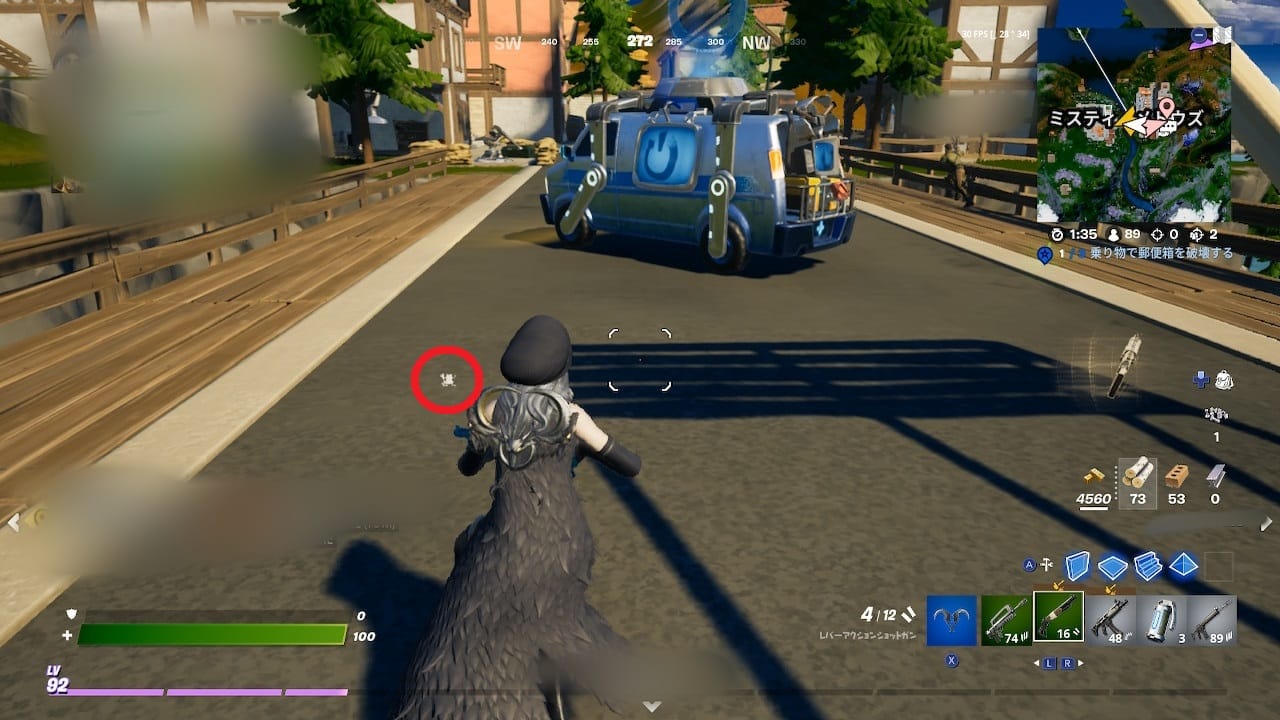The height and width of the screenshot is (720, 1280).
Task: Equip the burst assault rifle with 74 ammo
Action: 1005,620
